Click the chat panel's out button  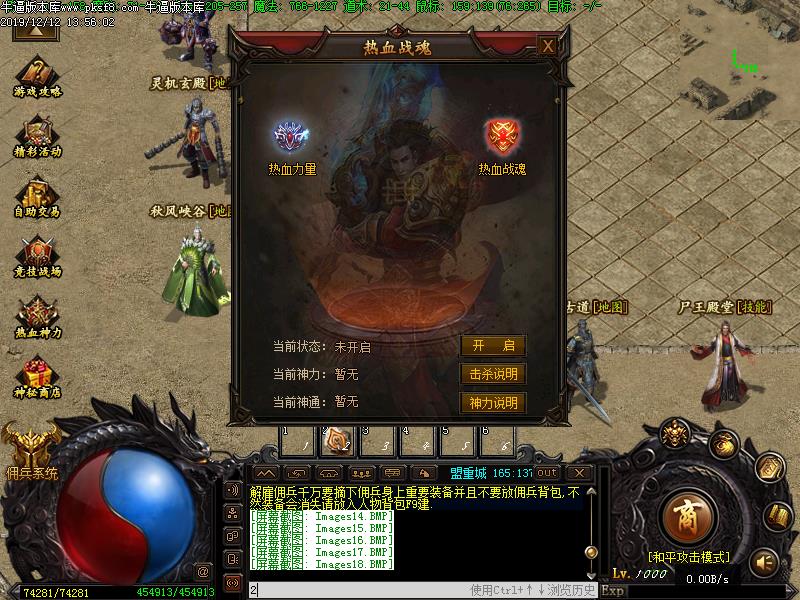(547, 472)
